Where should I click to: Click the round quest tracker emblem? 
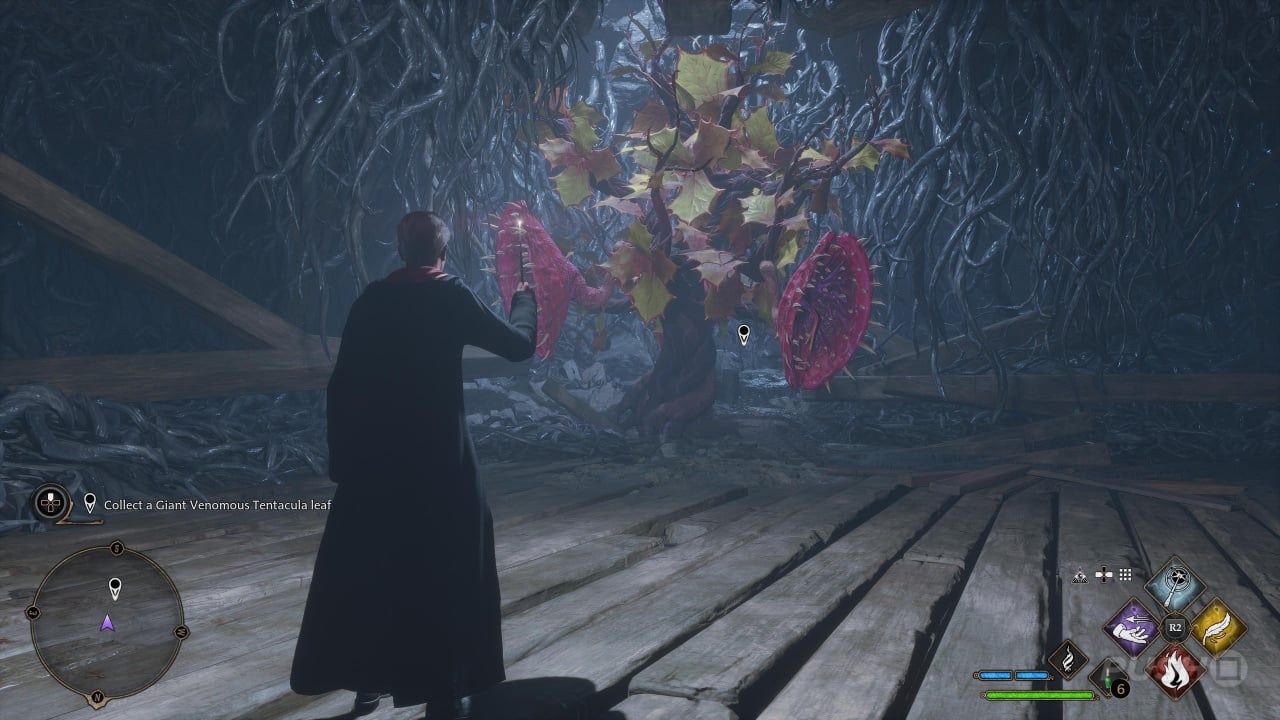click(50, 502)
